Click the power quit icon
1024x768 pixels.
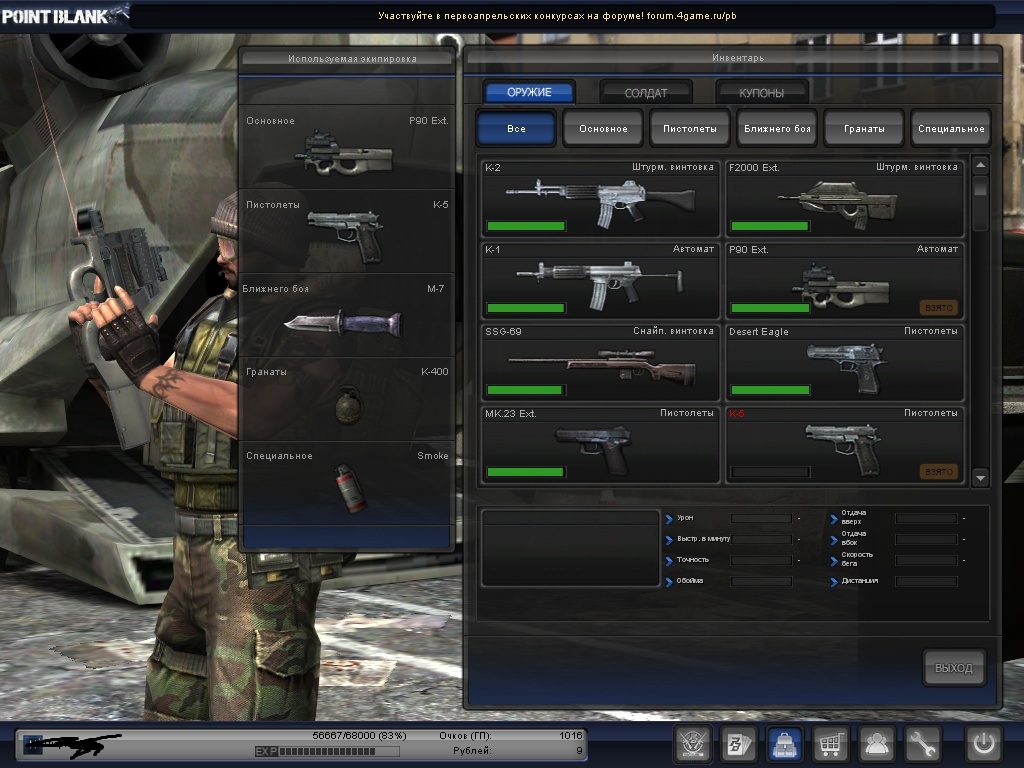(984, 743)
